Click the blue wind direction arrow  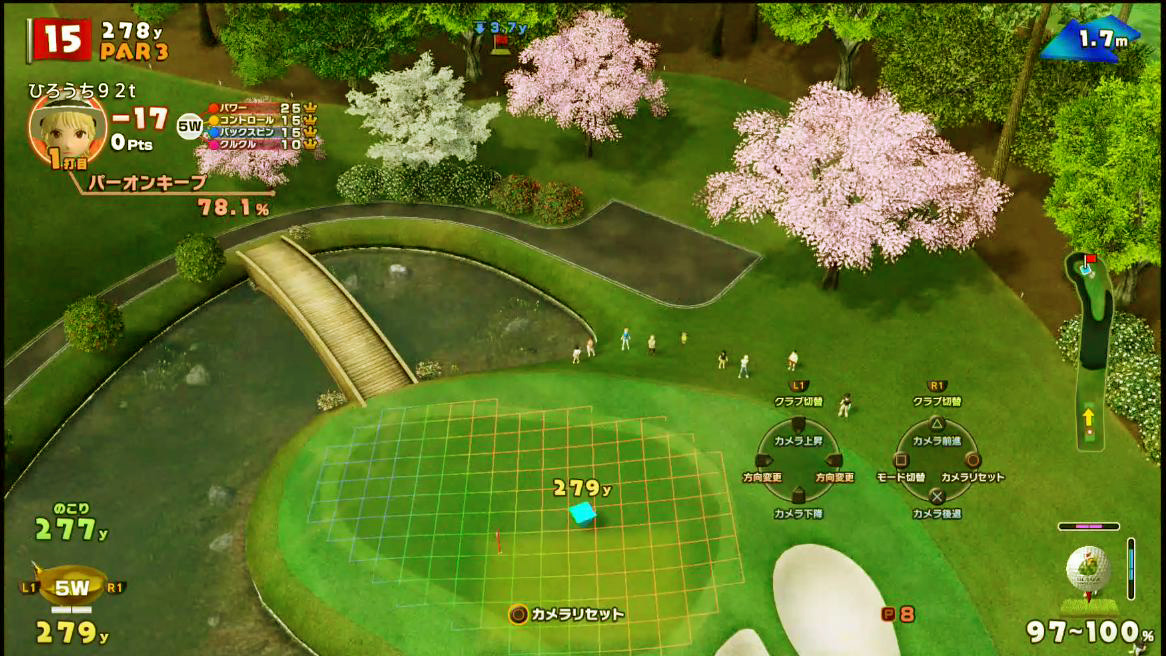[x=1062, y=43]
